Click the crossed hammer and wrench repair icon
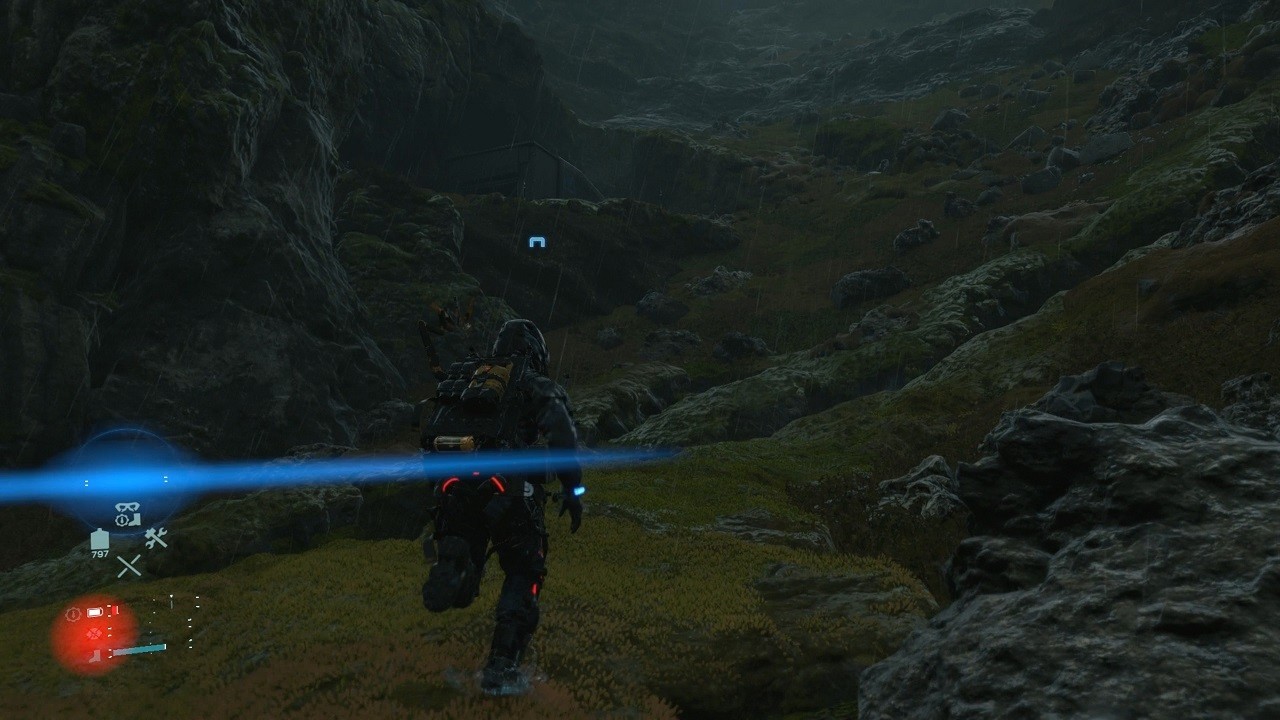Screen dimensions: 1280x720 (x=155, y=539)
